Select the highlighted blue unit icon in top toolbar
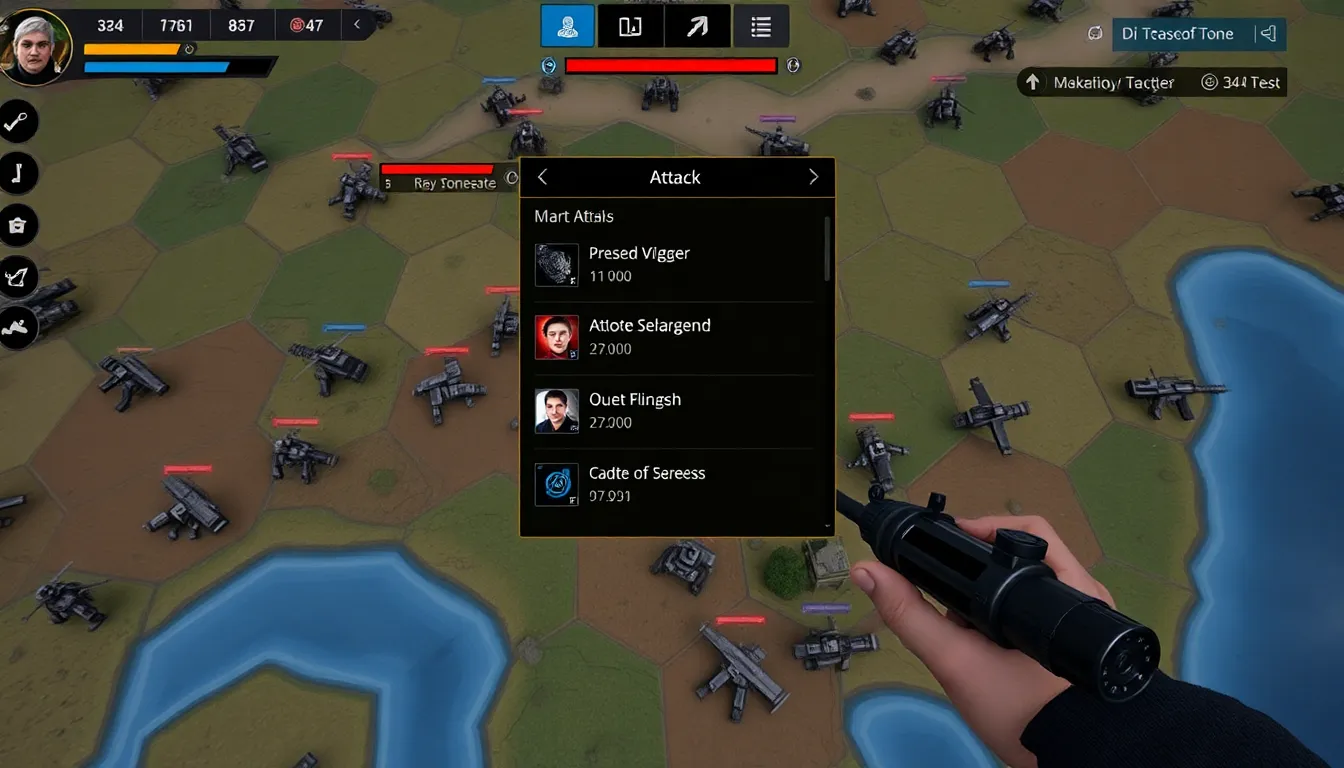The image size is (1344, 768). (x=567, y=25)
